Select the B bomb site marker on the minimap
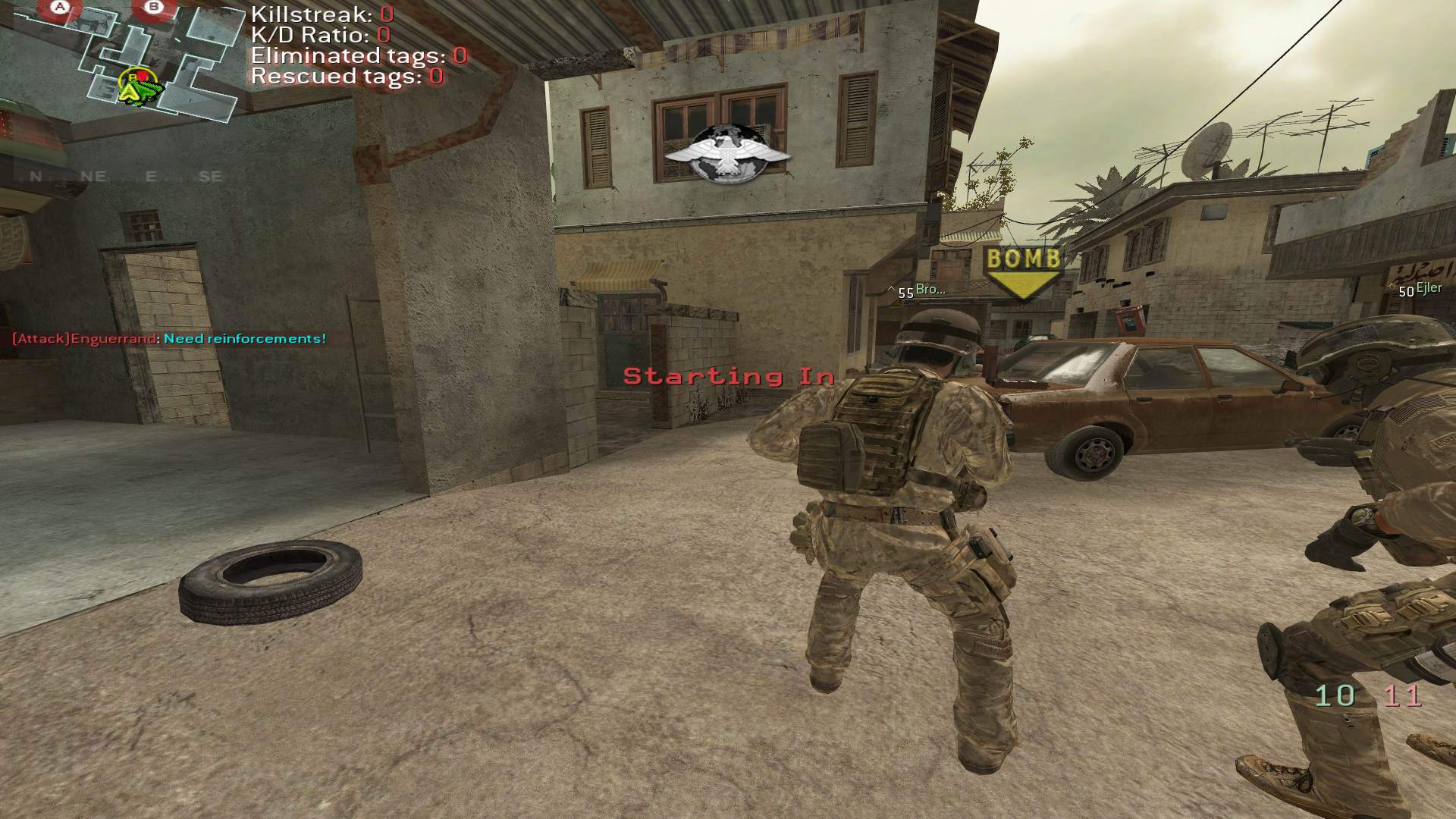 coord(154,8)
